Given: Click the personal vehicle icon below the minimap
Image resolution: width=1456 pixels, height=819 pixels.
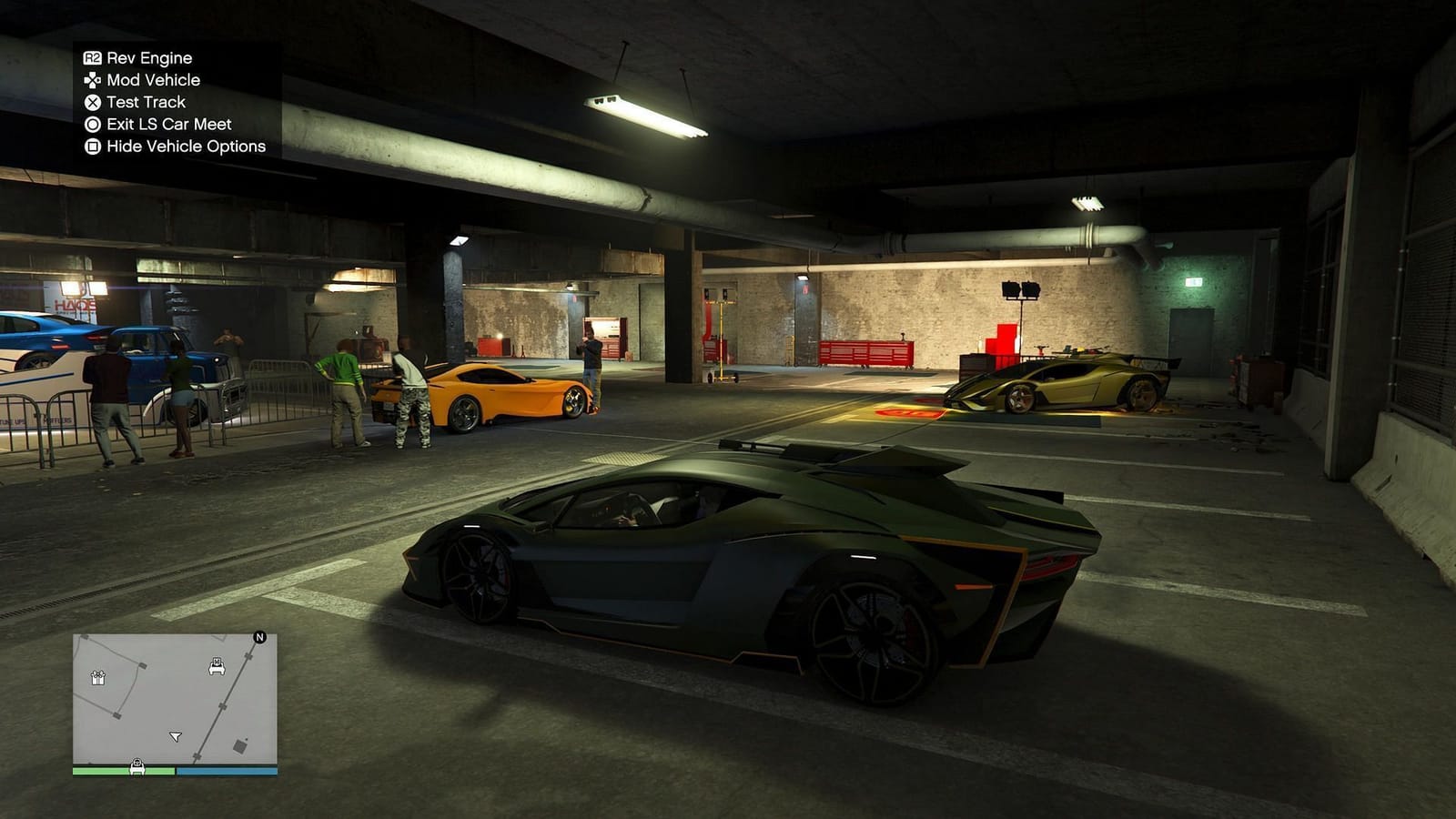Looking at the screenshot, I should 137,766.
